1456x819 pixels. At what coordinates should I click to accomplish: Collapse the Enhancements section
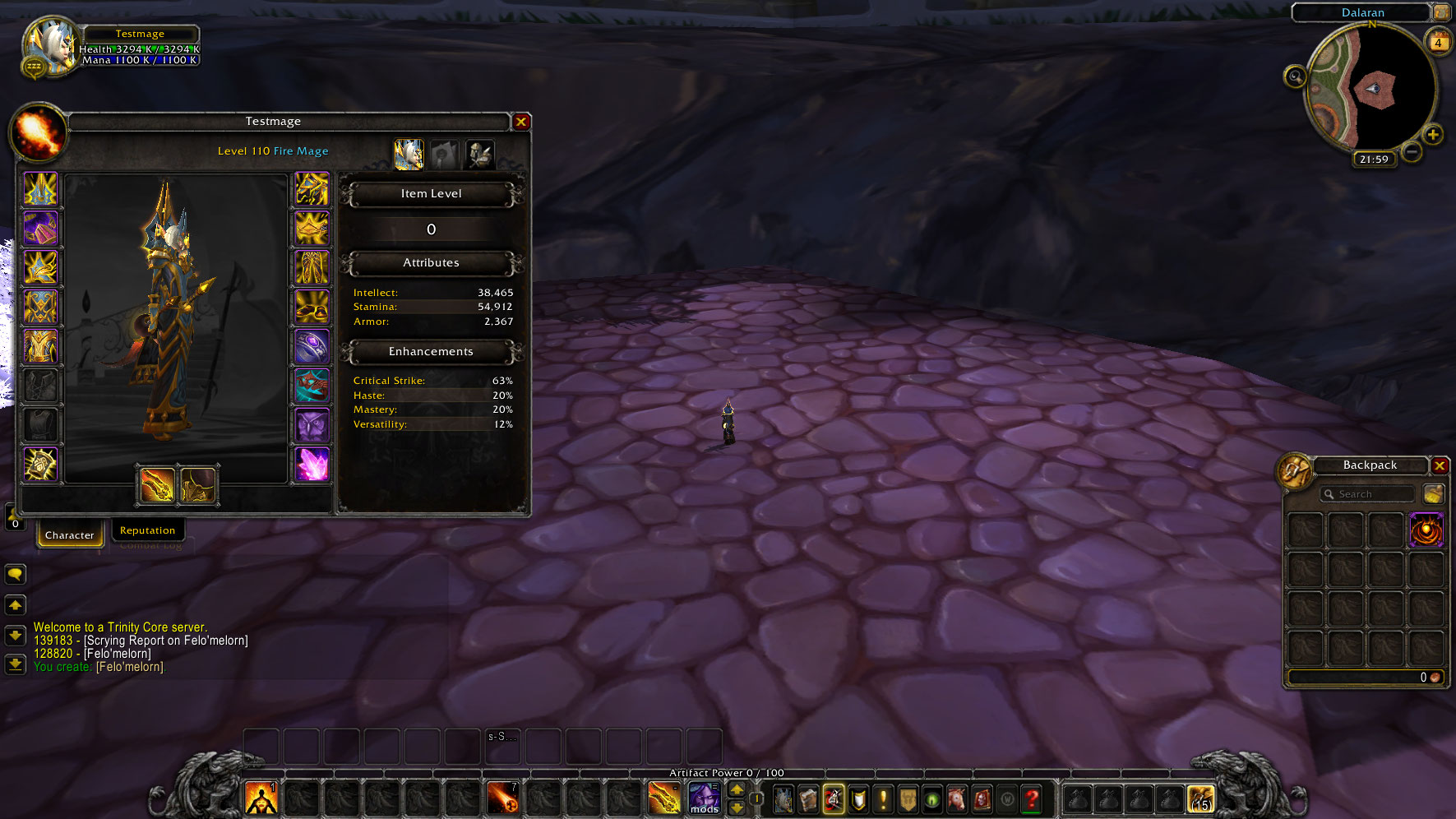tap(431, 352)
